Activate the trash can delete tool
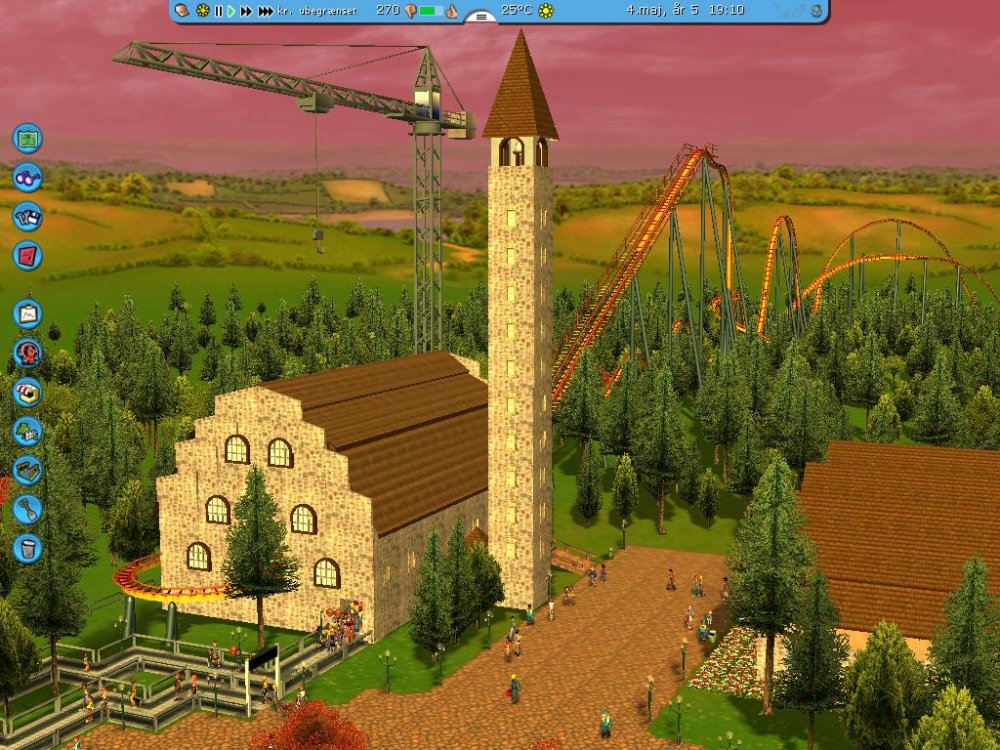 [x=28, y=548]
